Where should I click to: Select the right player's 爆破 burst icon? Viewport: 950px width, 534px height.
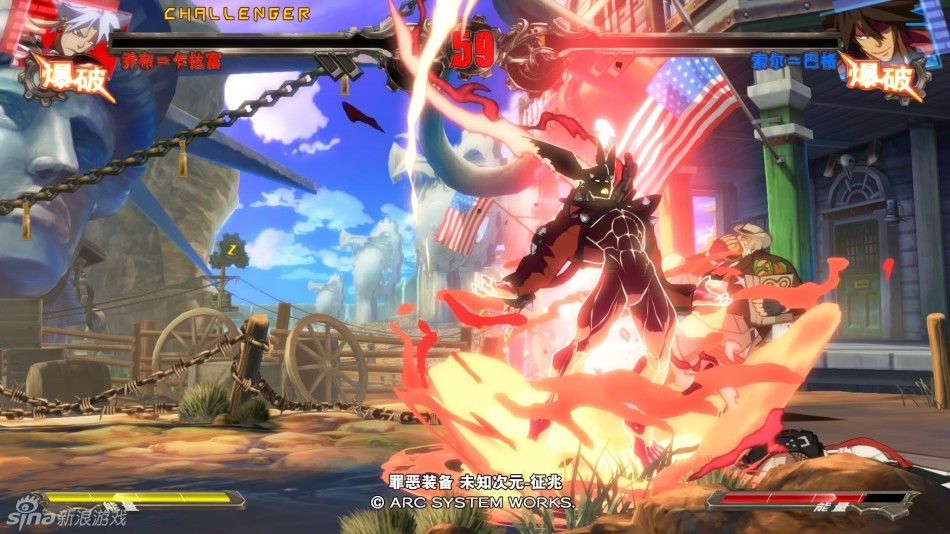[880, 77]
